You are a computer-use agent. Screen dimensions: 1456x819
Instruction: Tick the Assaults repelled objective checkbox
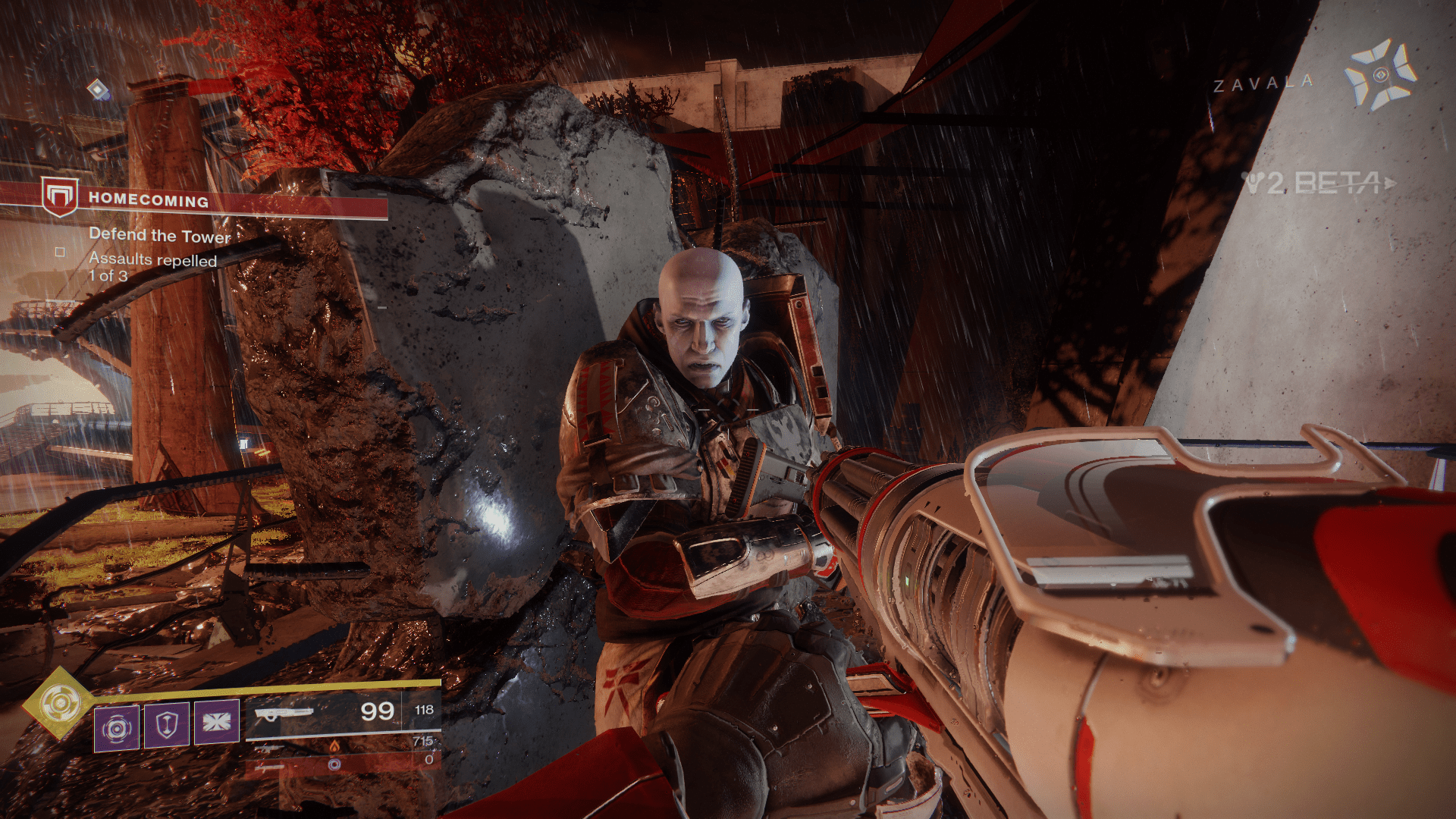61,252
